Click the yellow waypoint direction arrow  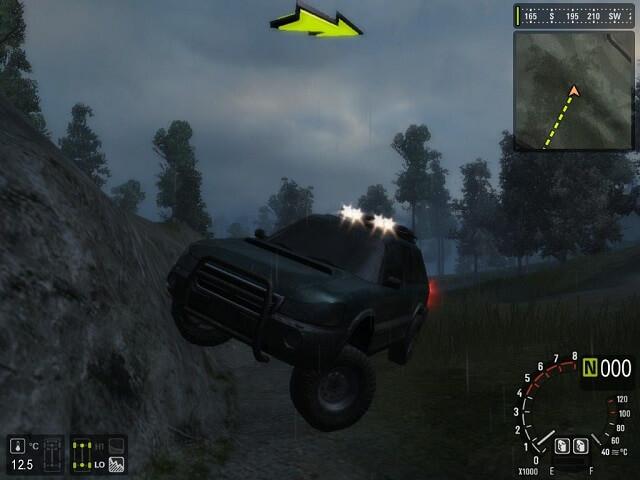[x=316, y=21]
